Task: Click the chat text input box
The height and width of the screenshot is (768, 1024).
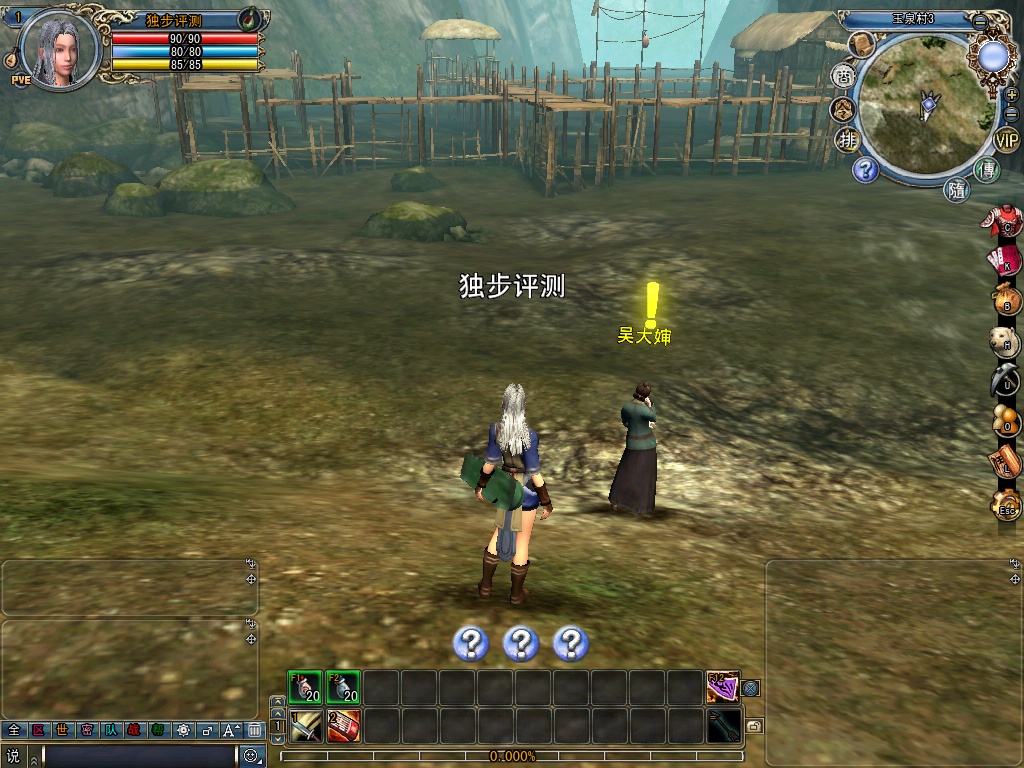Action: click(x=138, y=756)
